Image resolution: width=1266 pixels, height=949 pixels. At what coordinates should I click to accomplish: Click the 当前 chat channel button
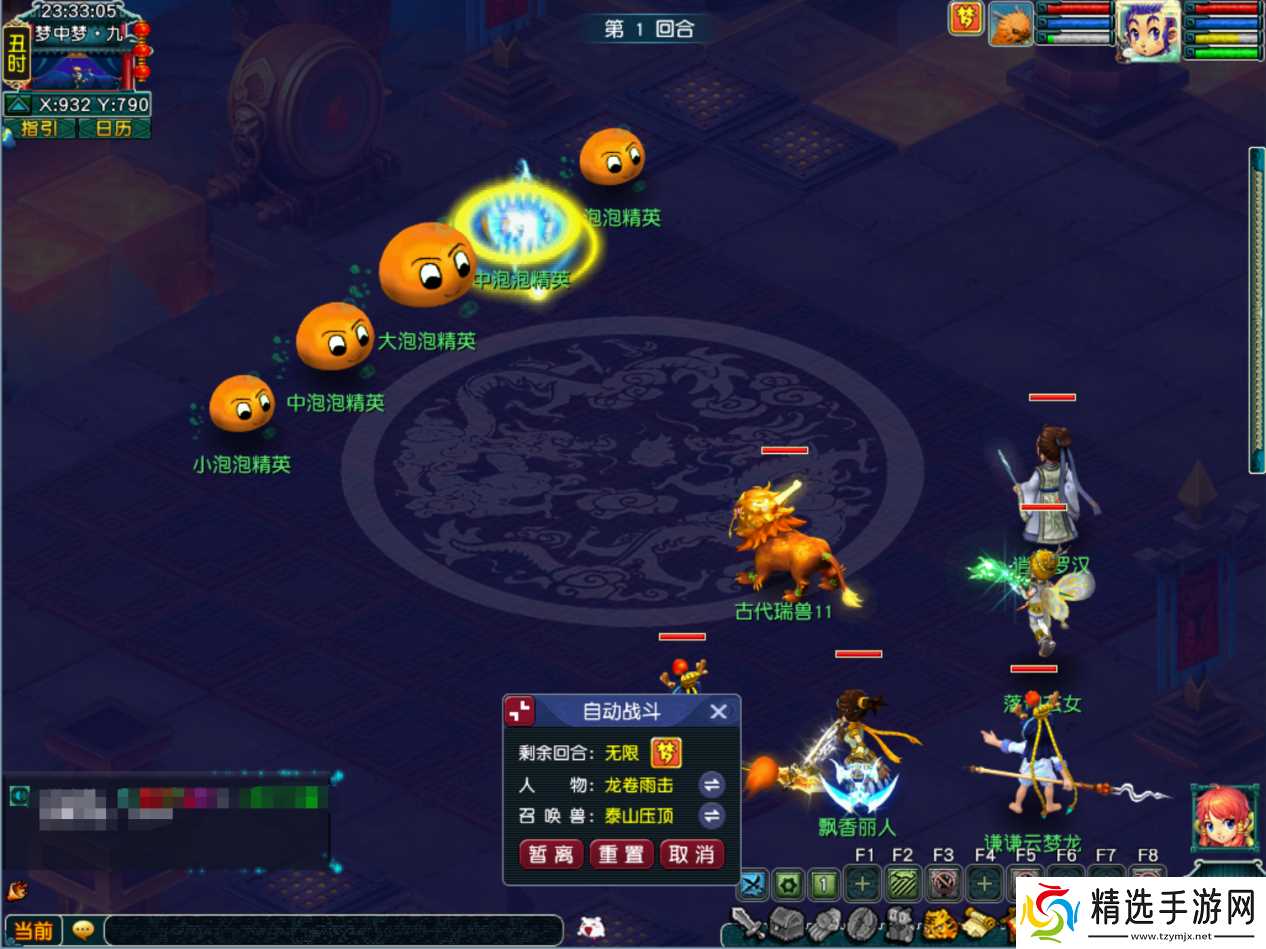33,930
